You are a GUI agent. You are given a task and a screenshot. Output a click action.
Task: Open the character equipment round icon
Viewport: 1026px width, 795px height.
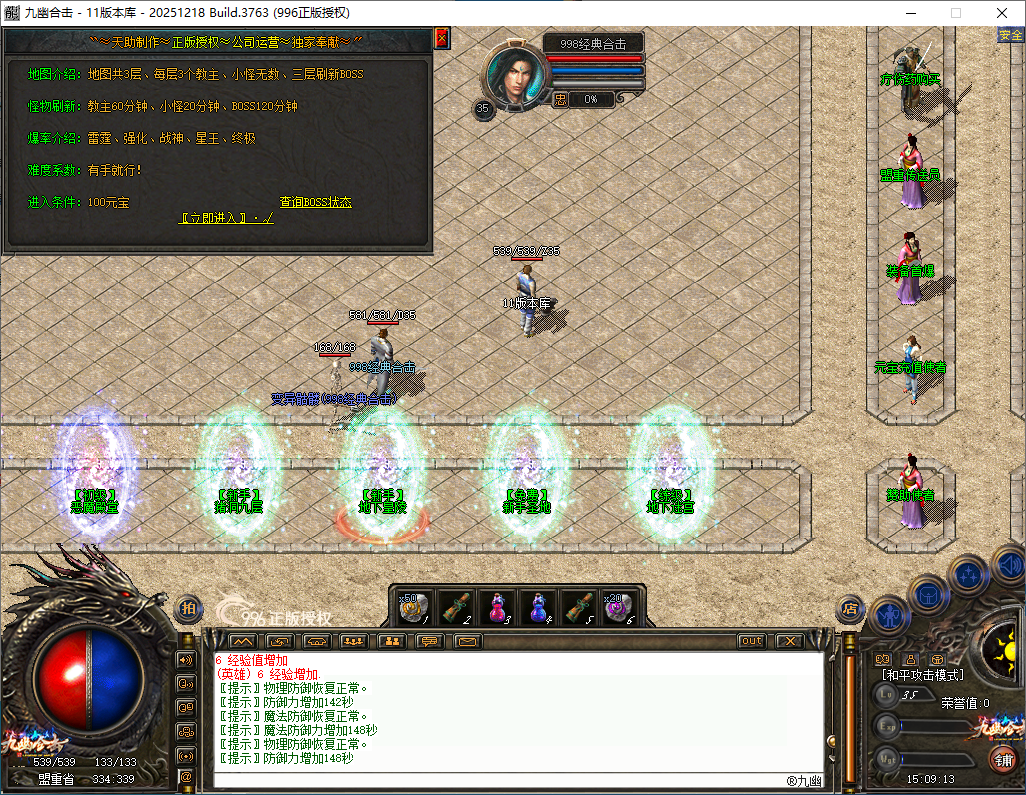click(x=887, y=614)
